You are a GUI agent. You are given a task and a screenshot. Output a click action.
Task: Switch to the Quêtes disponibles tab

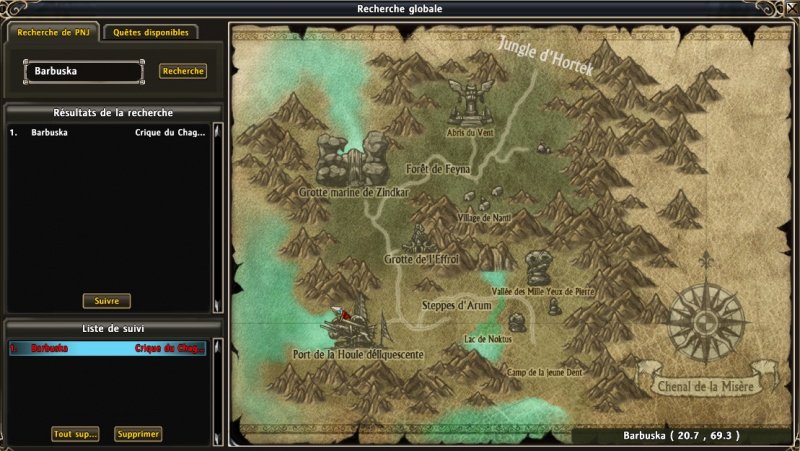150,32
